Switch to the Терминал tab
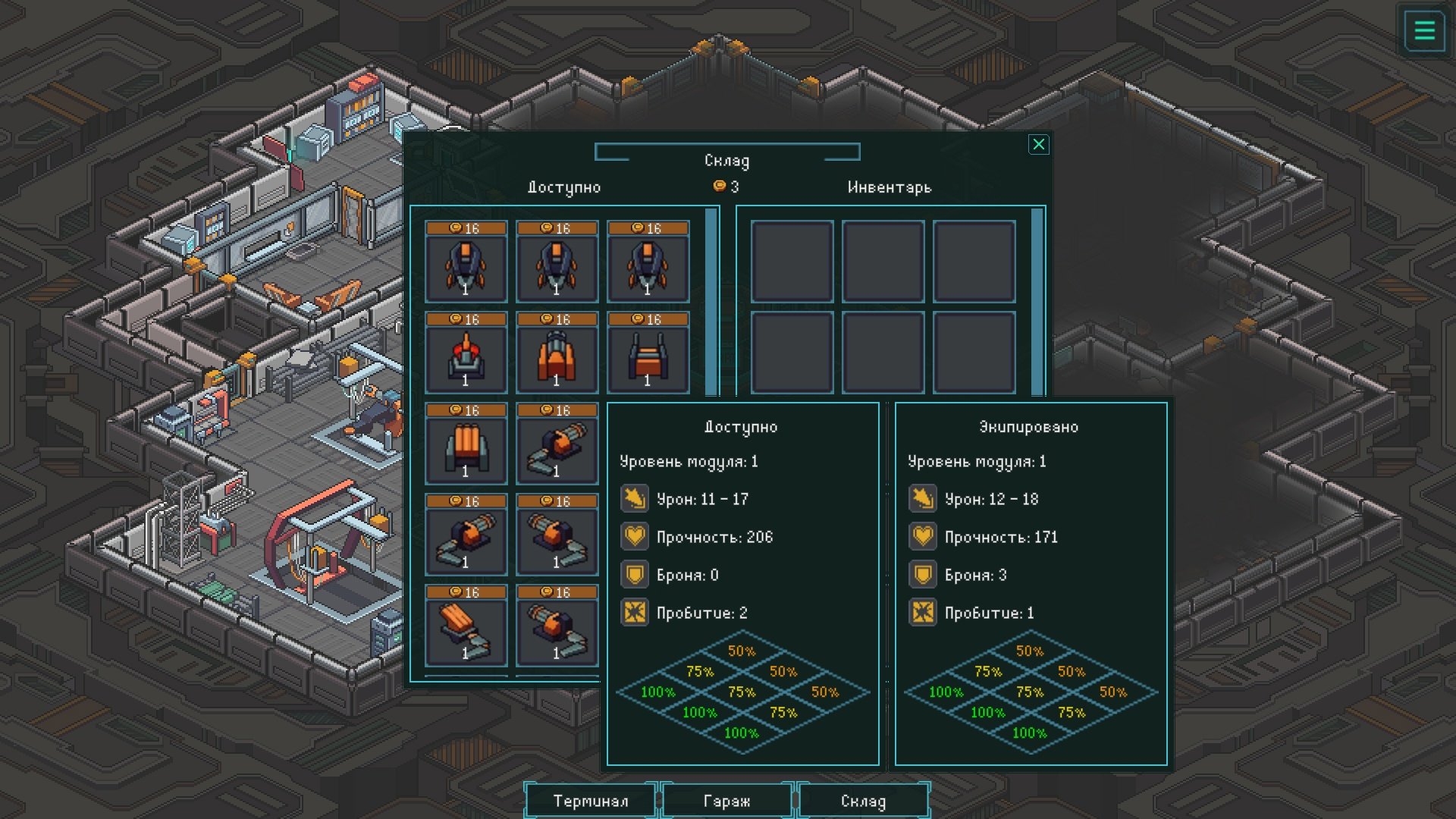 590,801
